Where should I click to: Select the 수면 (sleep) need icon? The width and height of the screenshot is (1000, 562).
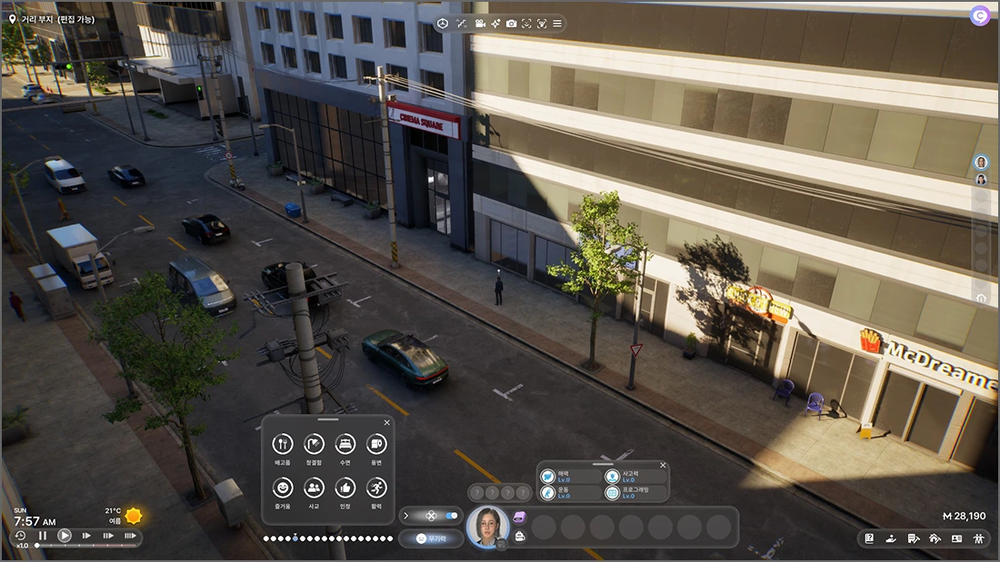tap(345, 444)
